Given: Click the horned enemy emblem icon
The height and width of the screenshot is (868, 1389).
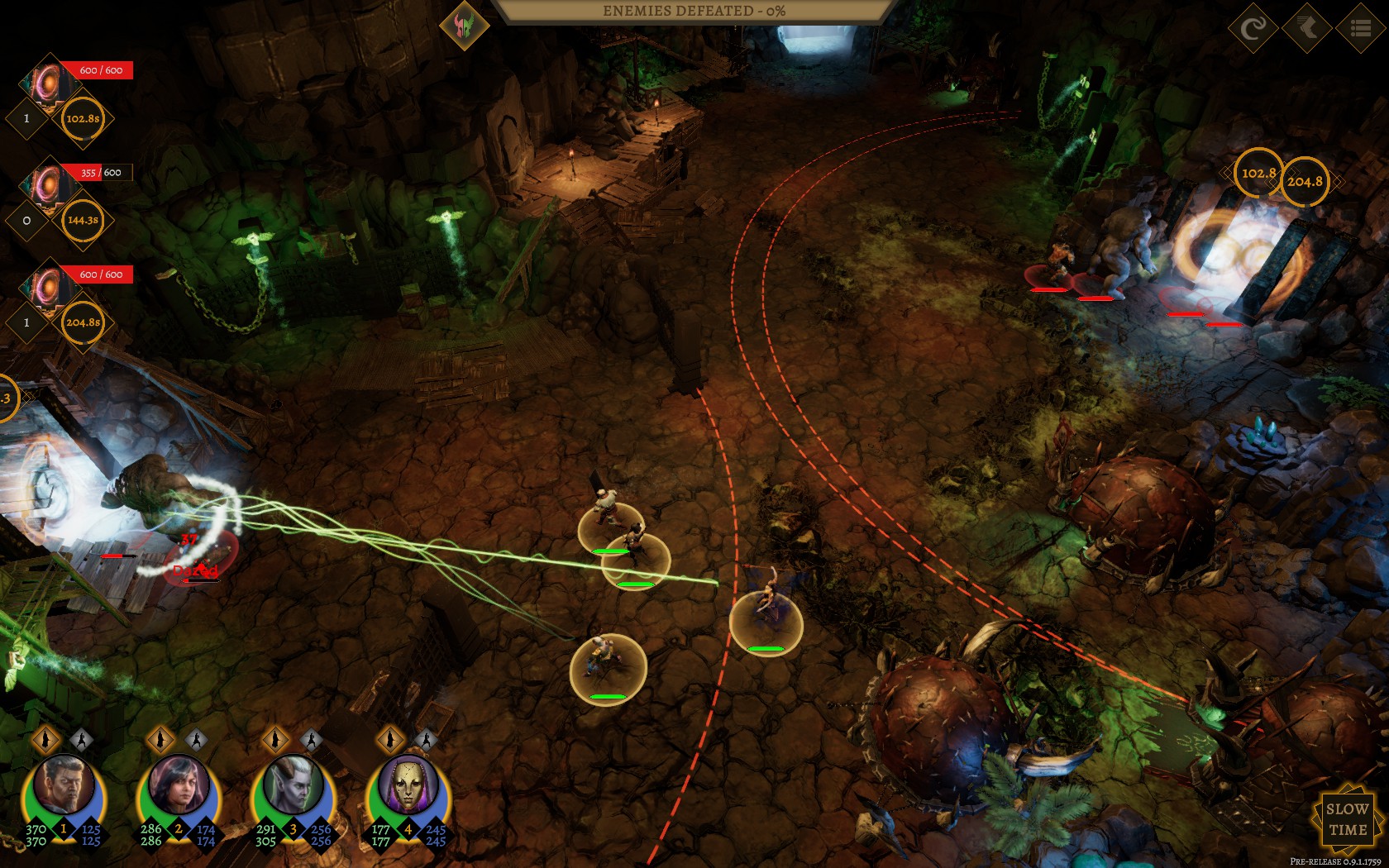Looking at the screenshot, I should point(464,25).
